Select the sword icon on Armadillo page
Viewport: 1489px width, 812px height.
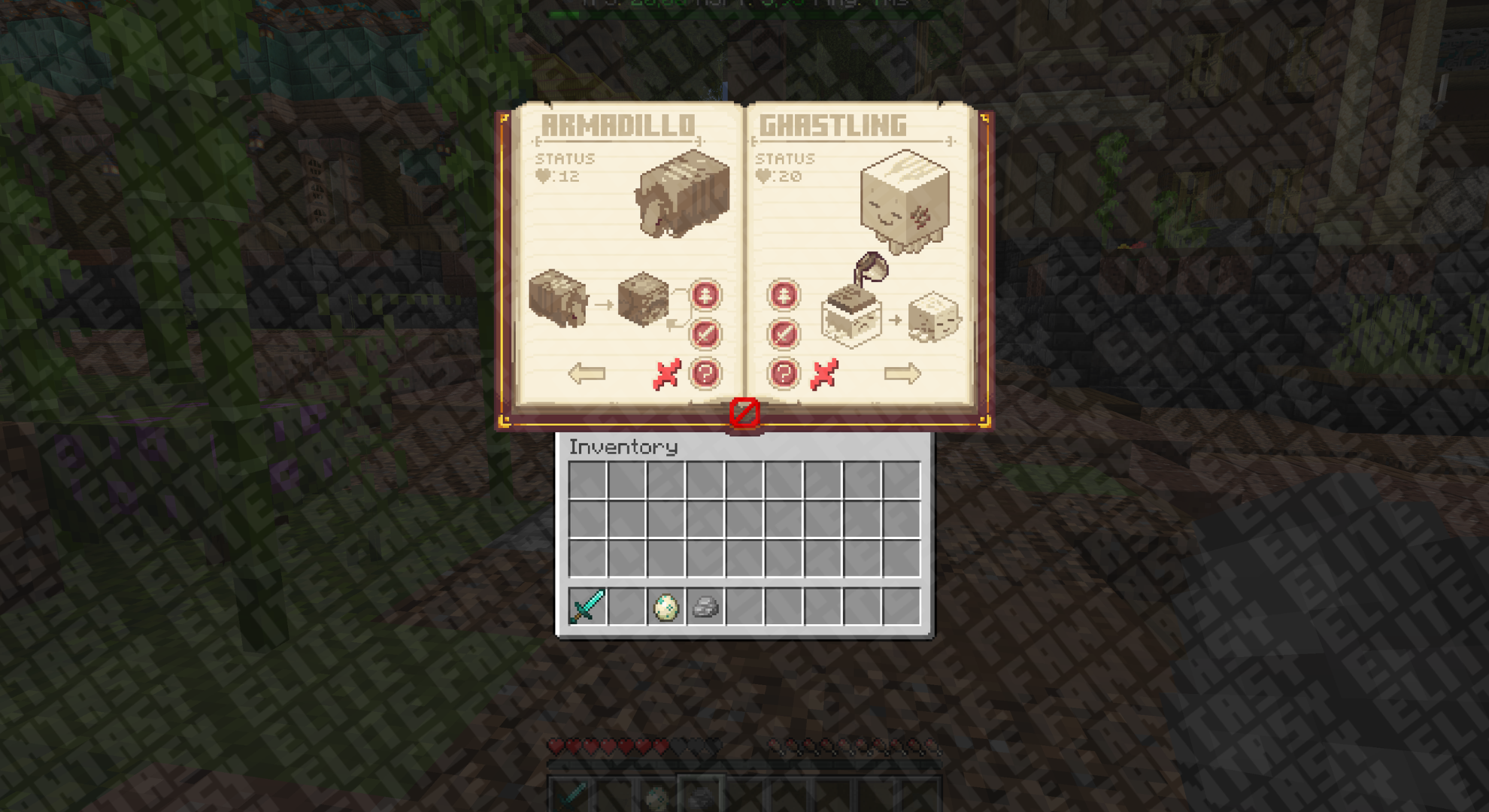(x=705, y=334)
